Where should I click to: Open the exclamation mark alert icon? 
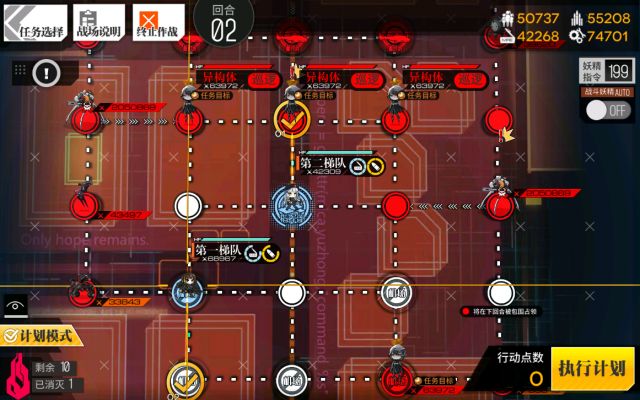click(48, 72)
